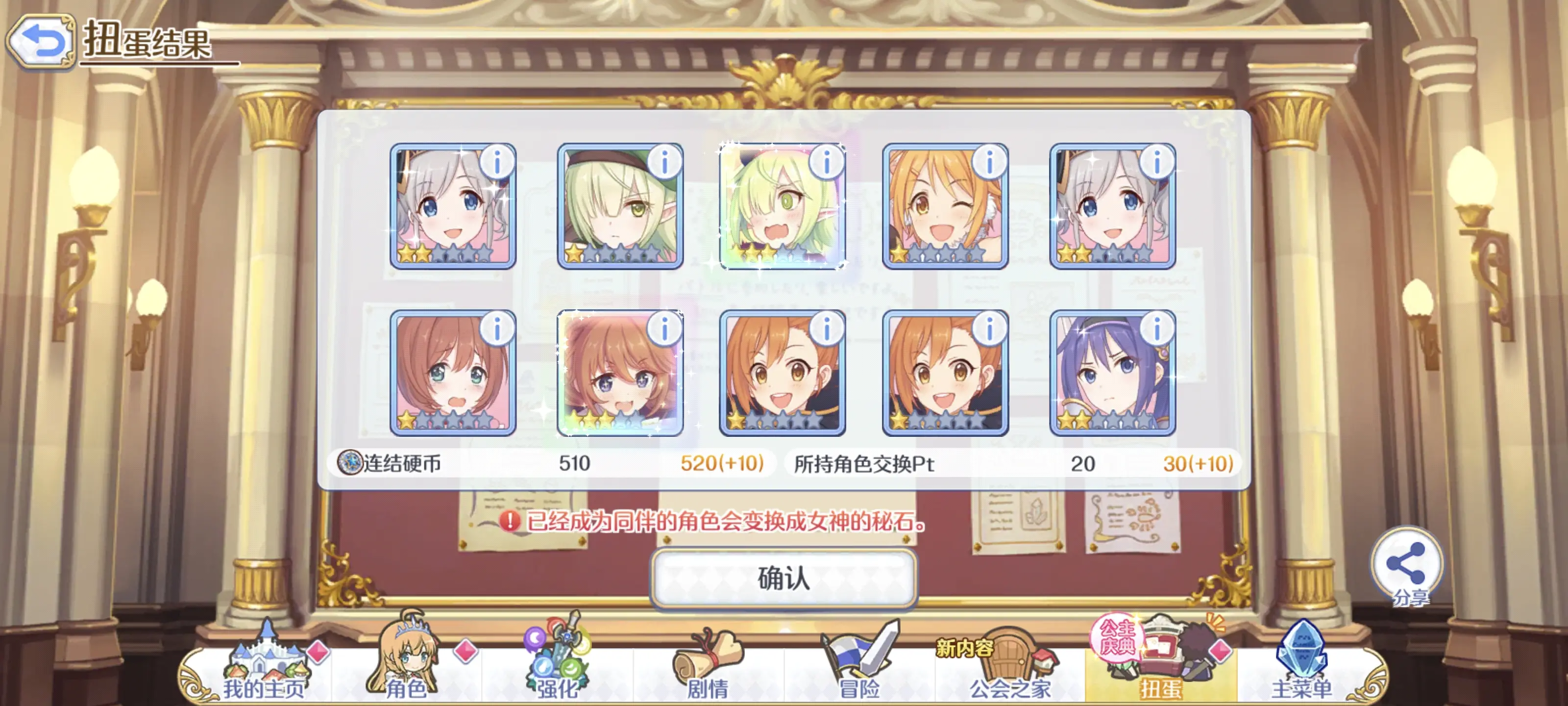1568x706 pixels.
Task: Go back using the arrow button
Action: pos(40,41)
